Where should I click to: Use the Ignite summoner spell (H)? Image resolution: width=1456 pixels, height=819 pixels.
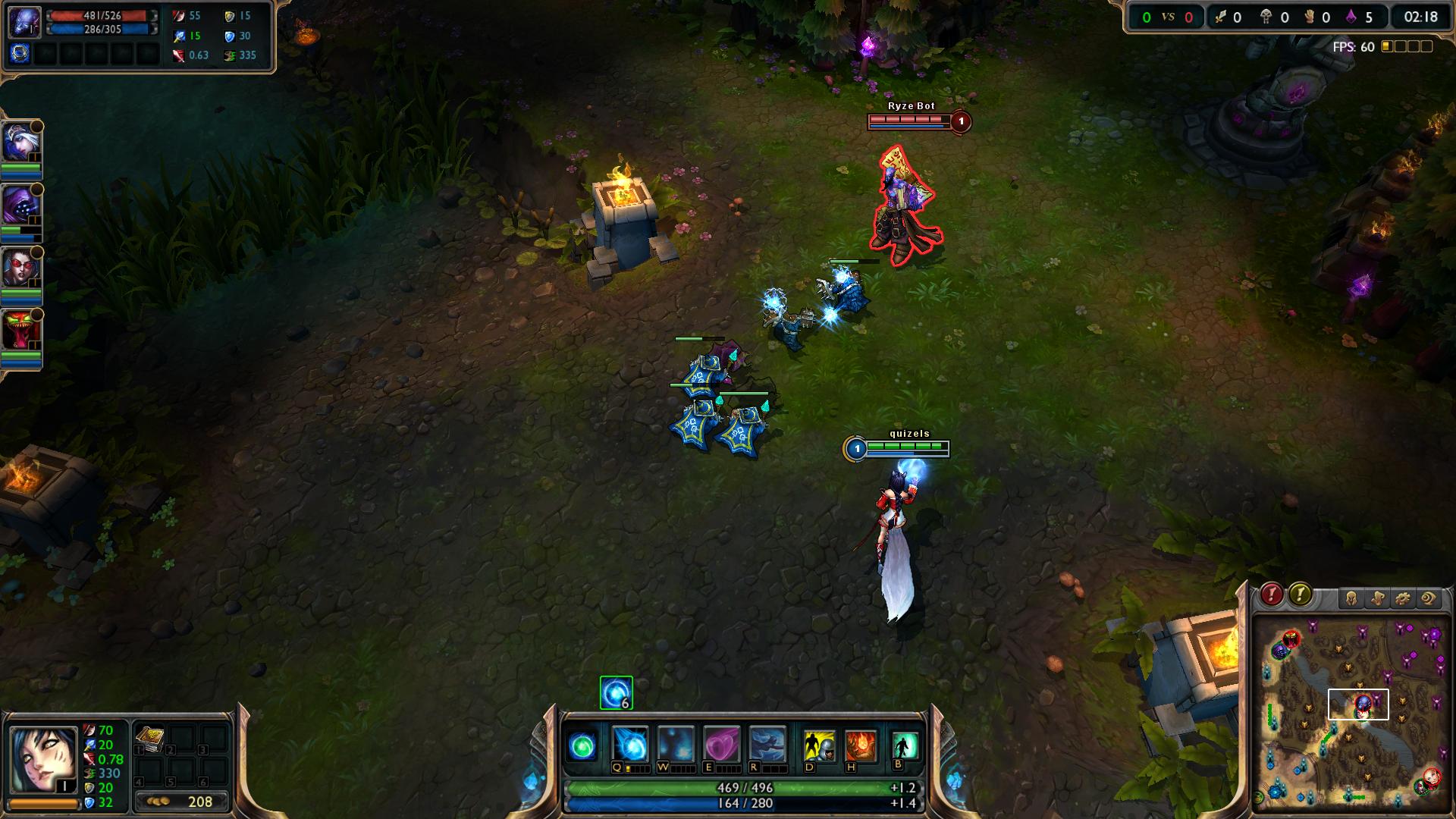[861, 746]
